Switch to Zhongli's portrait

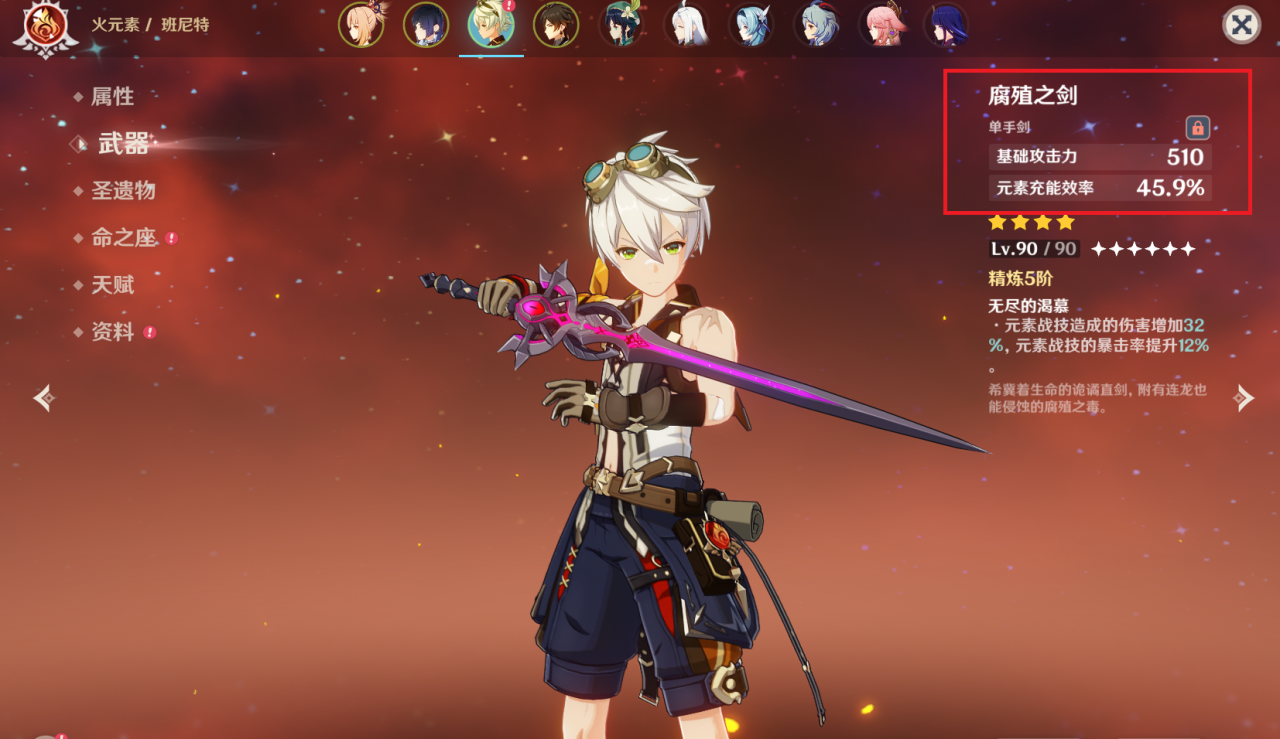click(x=556, y=25)
